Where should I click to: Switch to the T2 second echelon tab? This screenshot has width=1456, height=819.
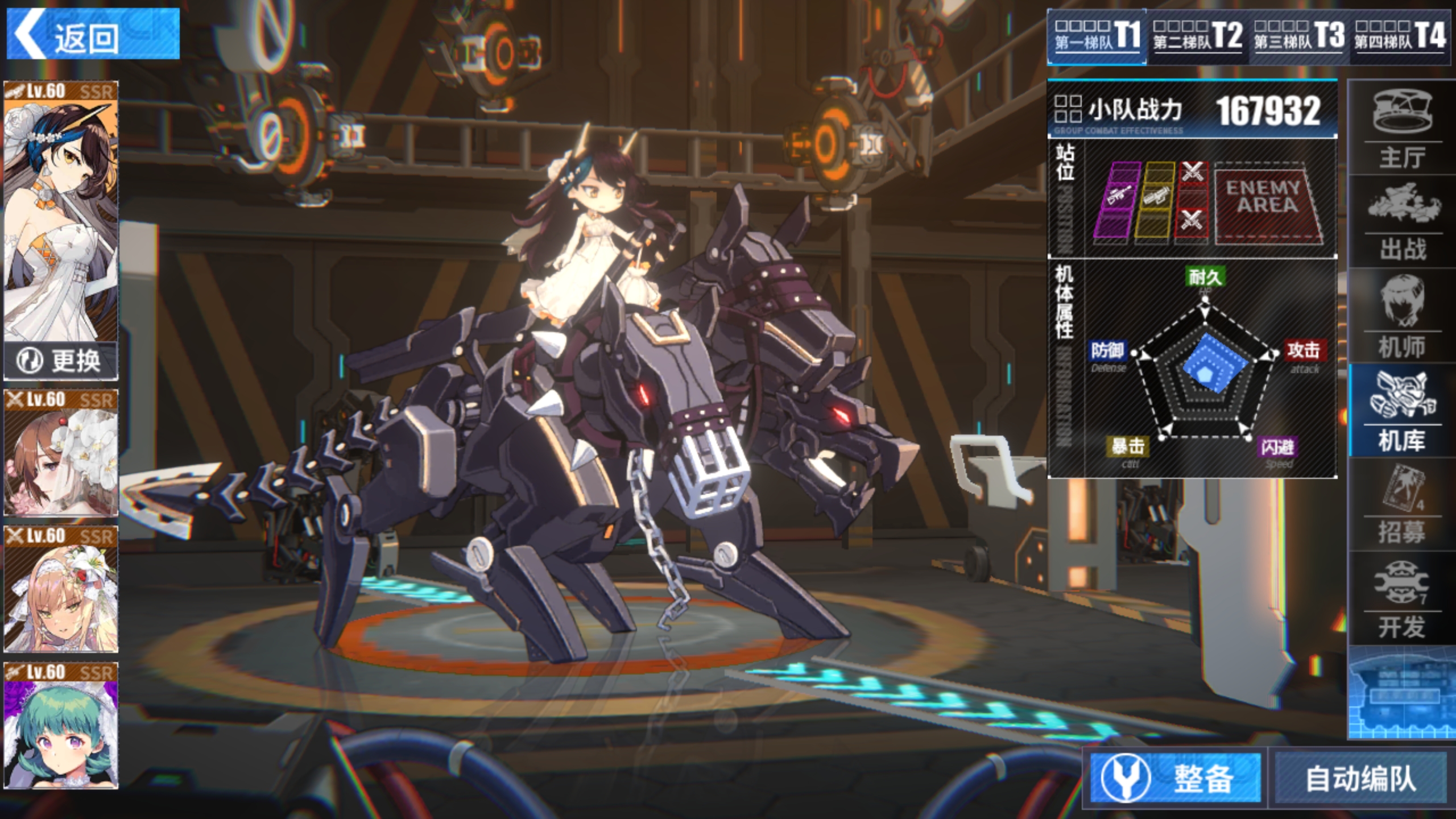point(1197,35)
